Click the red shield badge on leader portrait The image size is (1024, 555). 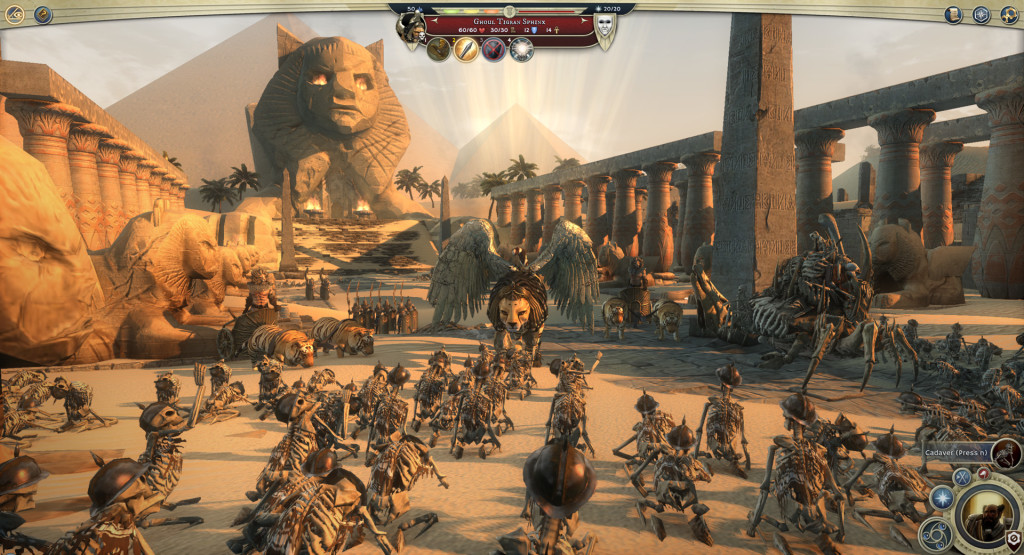click(x=1013, y=540)
